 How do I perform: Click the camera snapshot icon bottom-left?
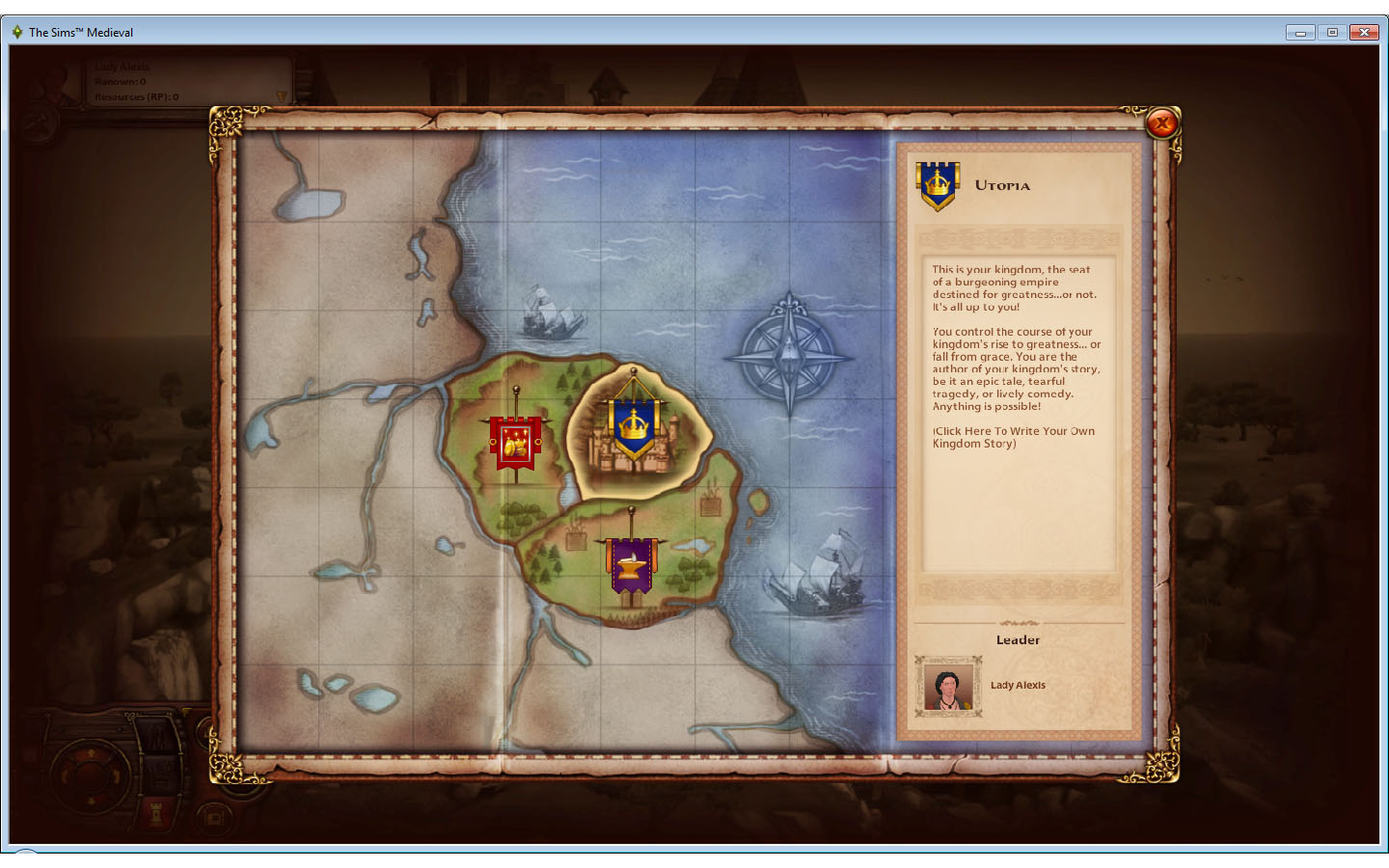(x=212, y=817)
